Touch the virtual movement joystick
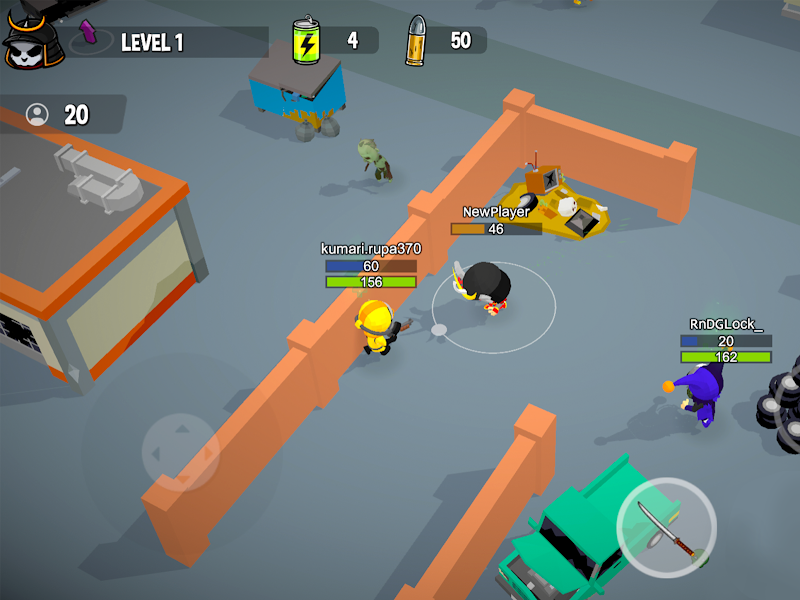This screenshot has height=600, width=800. coord(180,452)
